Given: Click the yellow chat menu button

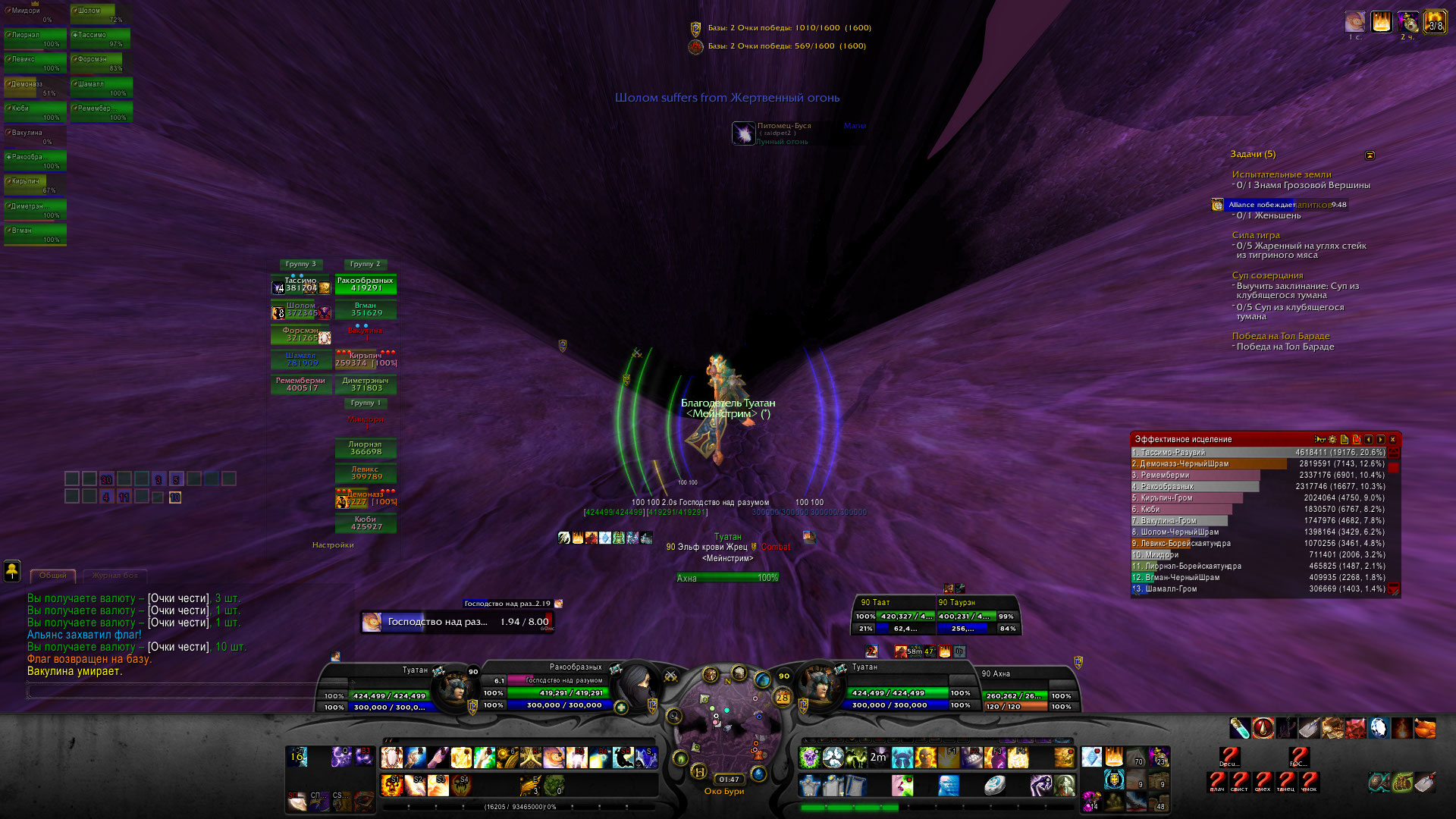Looking at the screenshot, I should pos(12,570).
